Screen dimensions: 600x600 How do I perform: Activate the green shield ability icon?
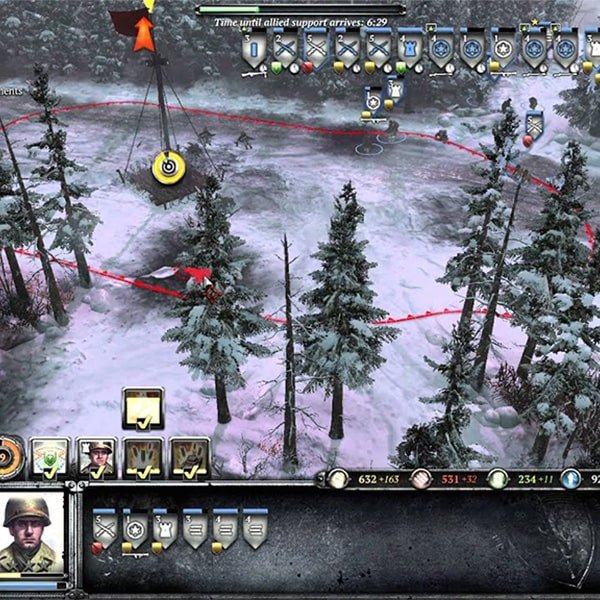pyautogui.click(x=50, y=457)
